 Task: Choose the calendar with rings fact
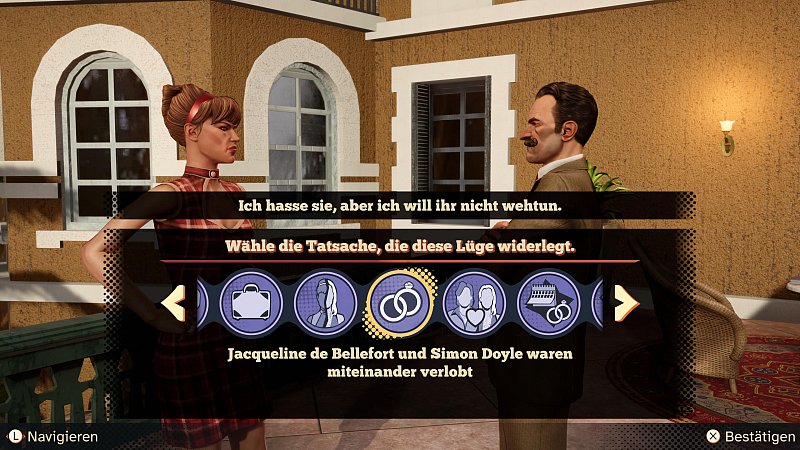(x=548, y=303)
